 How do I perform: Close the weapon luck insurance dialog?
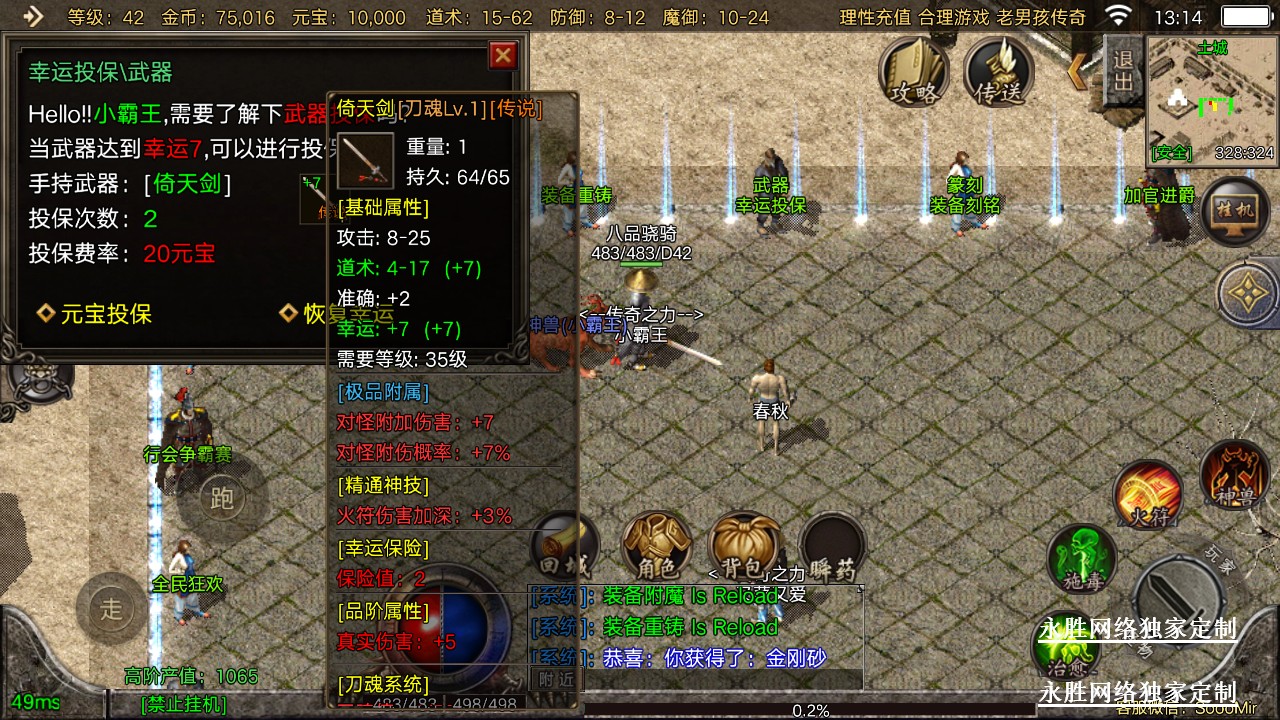[503, 55]
